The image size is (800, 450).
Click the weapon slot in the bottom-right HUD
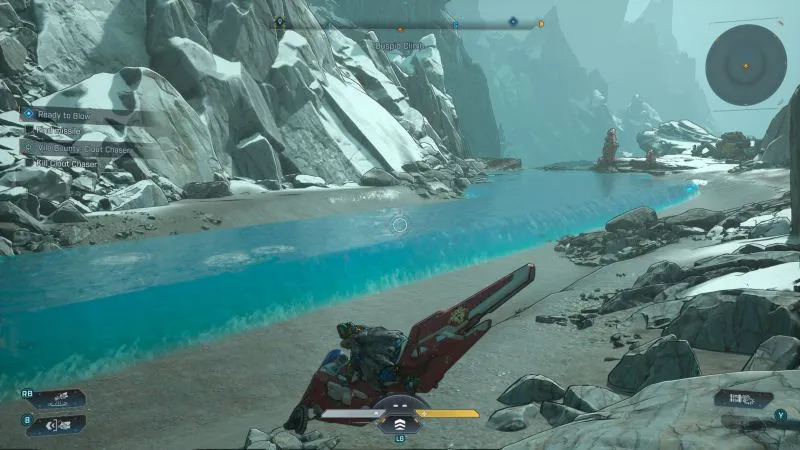tap(743, 399)
